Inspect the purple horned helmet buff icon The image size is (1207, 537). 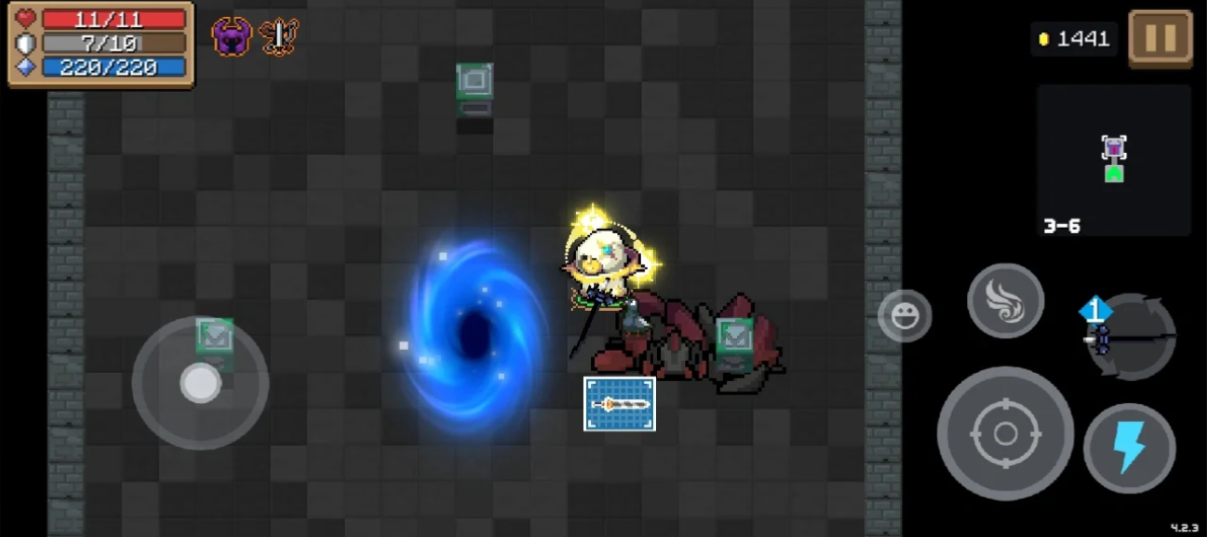click(231, 37)
